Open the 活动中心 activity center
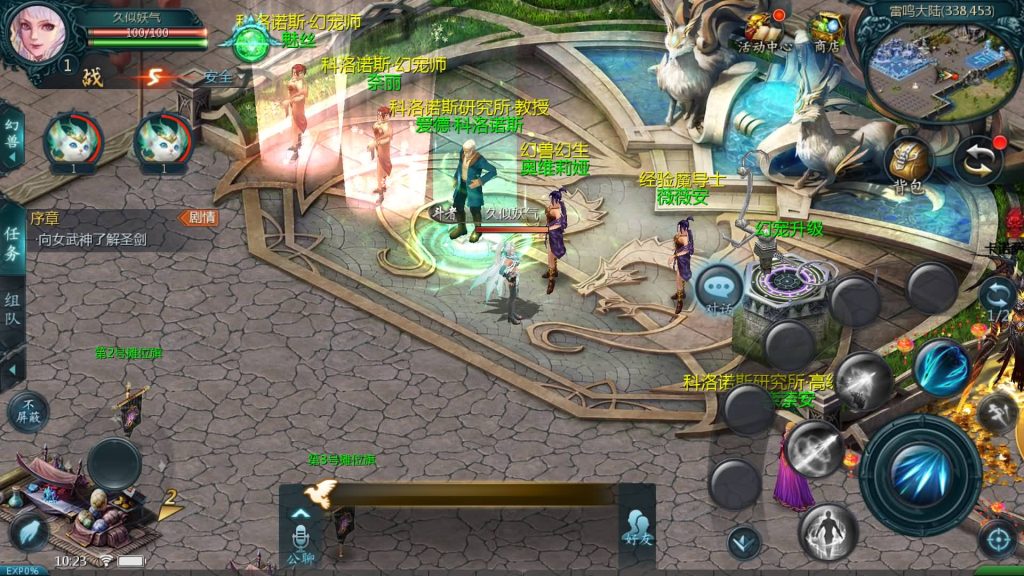Screen dimensions: 1024x576 765,31
